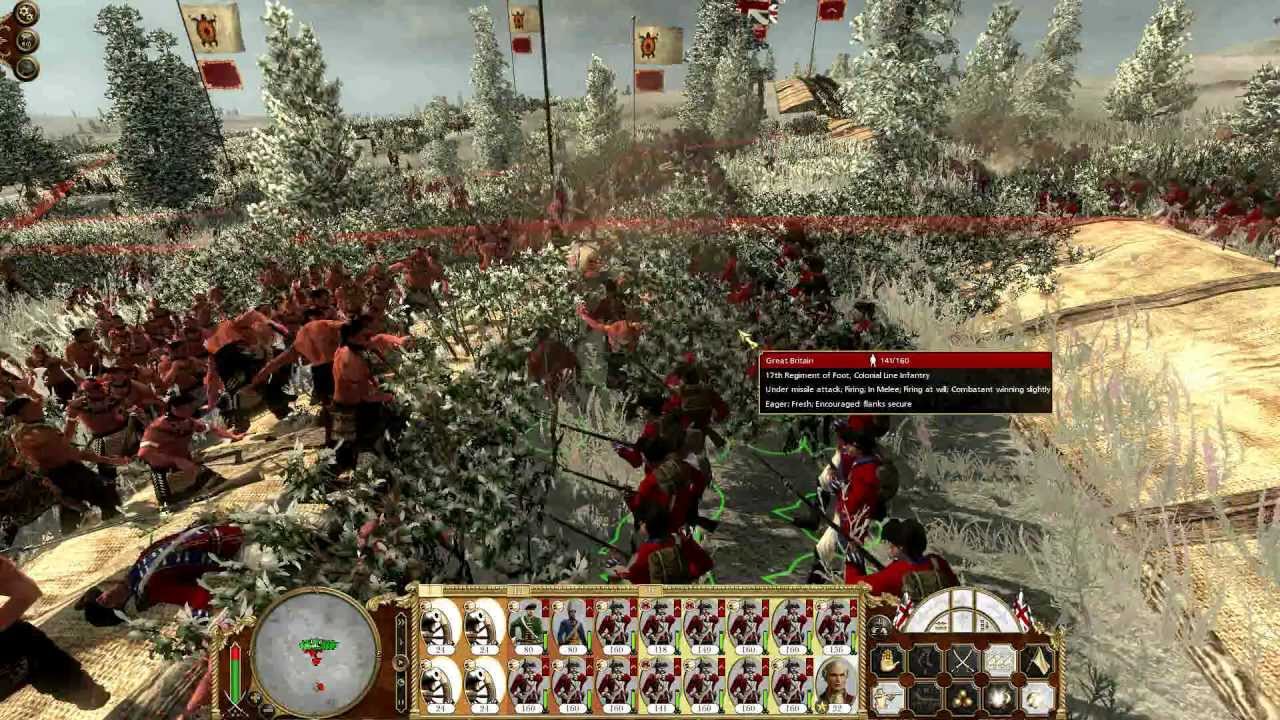This screenshot has width=1280, height=720.
Task: Select the cannonball shot type button
Action: 962,697
